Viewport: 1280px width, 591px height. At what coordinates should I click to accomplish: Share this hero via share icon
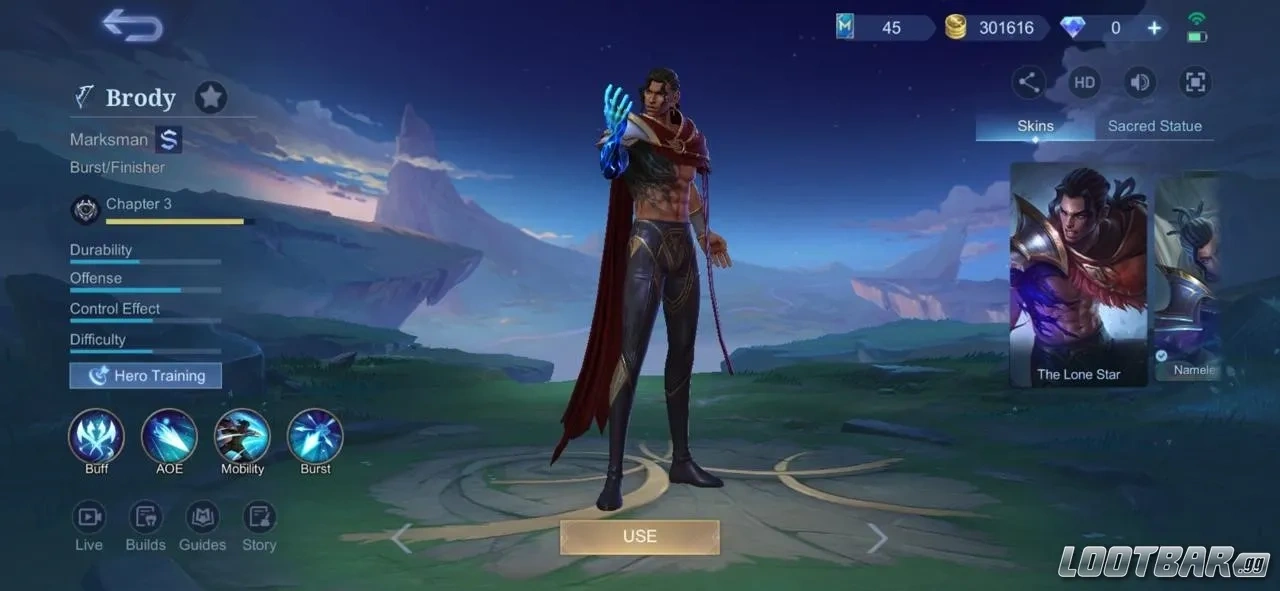click(x=1029, y=82)
